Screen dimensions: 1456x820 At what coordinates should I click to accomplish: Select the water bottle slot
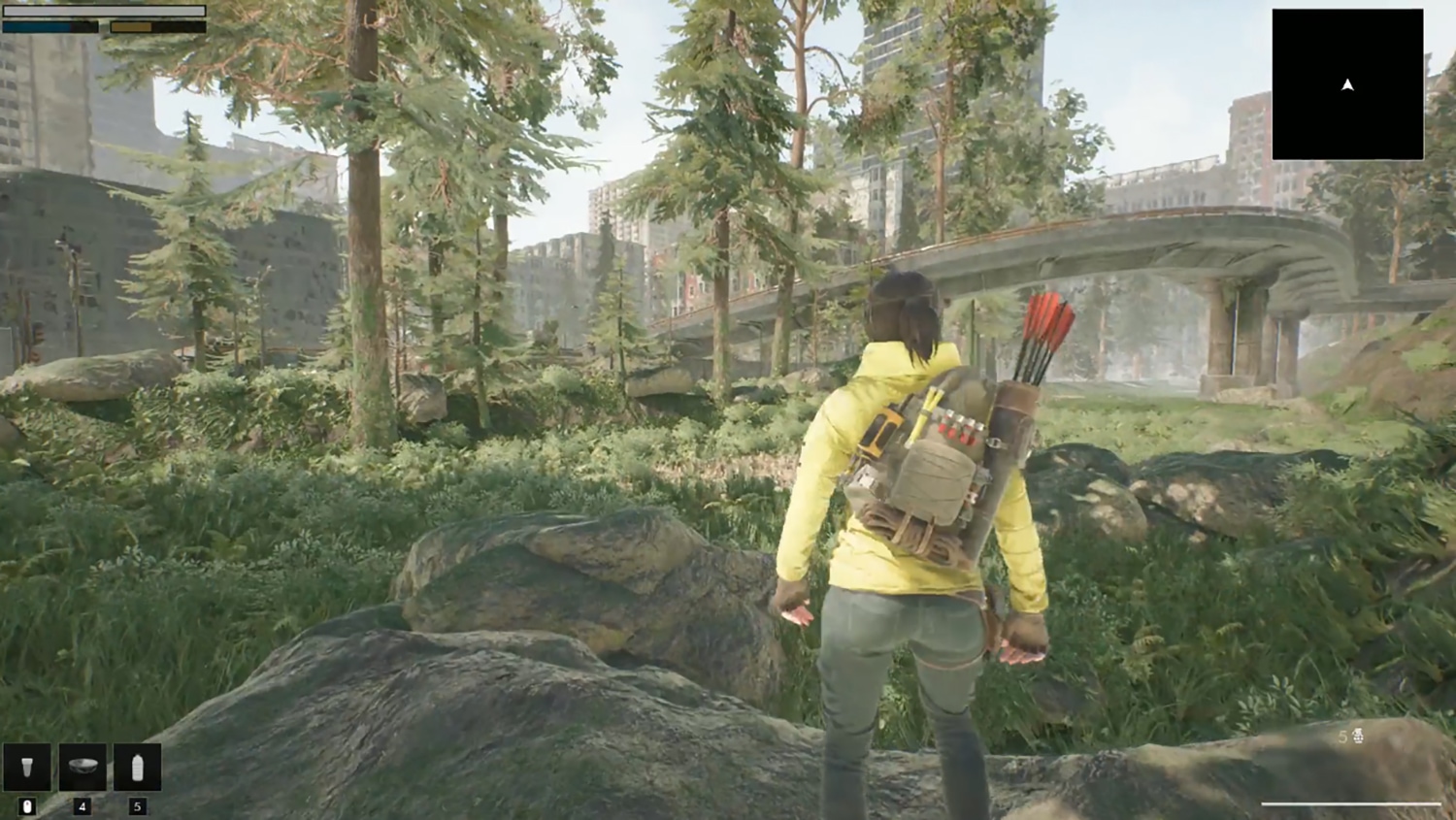tap(137, 768)
